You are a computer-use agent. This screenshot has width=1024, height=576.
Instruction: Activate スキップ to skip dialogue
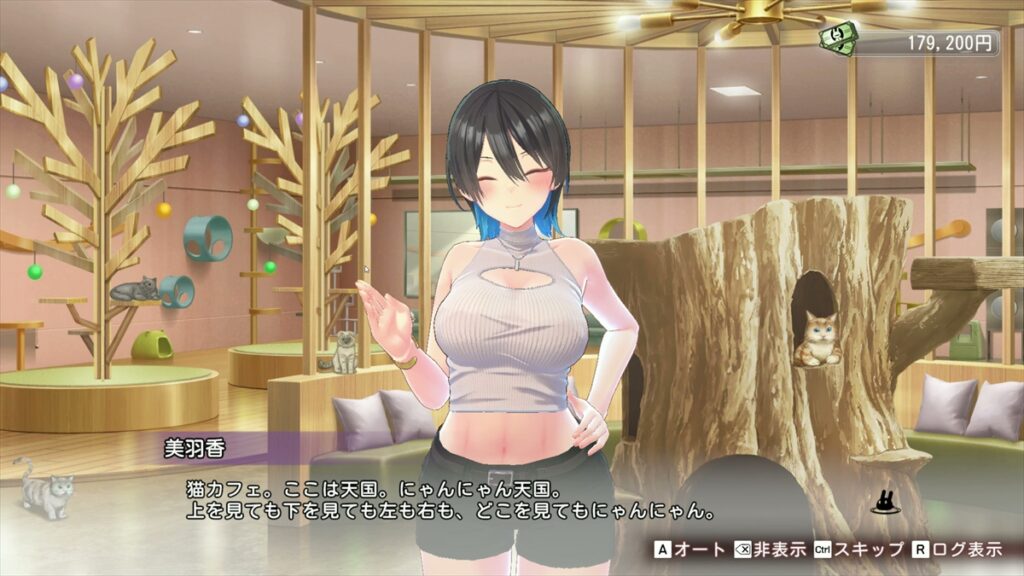click(847, 549)
